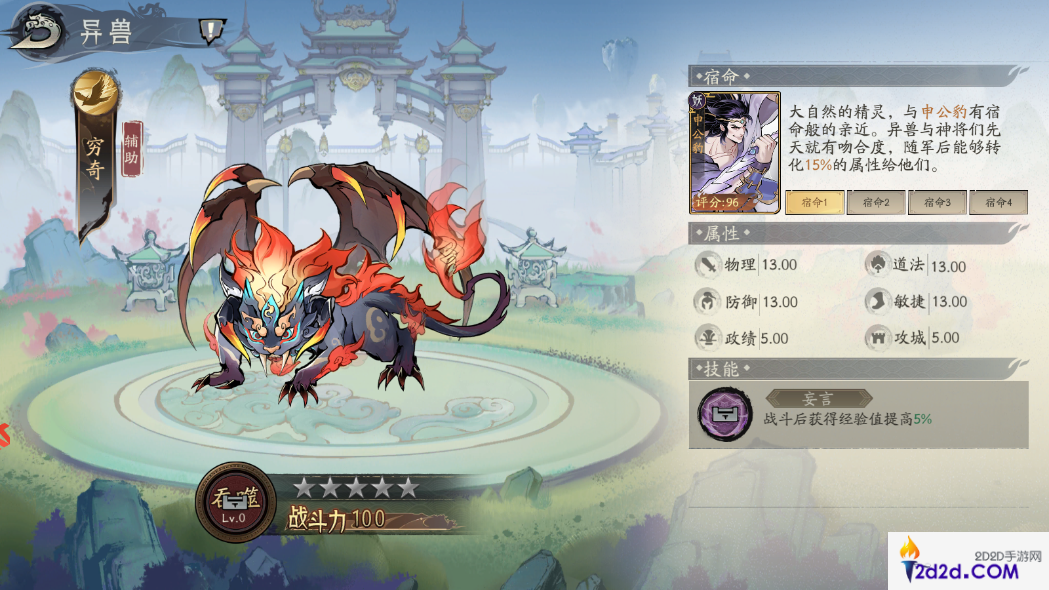The image size is (1049, 590).
Task: View the 申公豹 character portrait card
Action: point(734,153)
